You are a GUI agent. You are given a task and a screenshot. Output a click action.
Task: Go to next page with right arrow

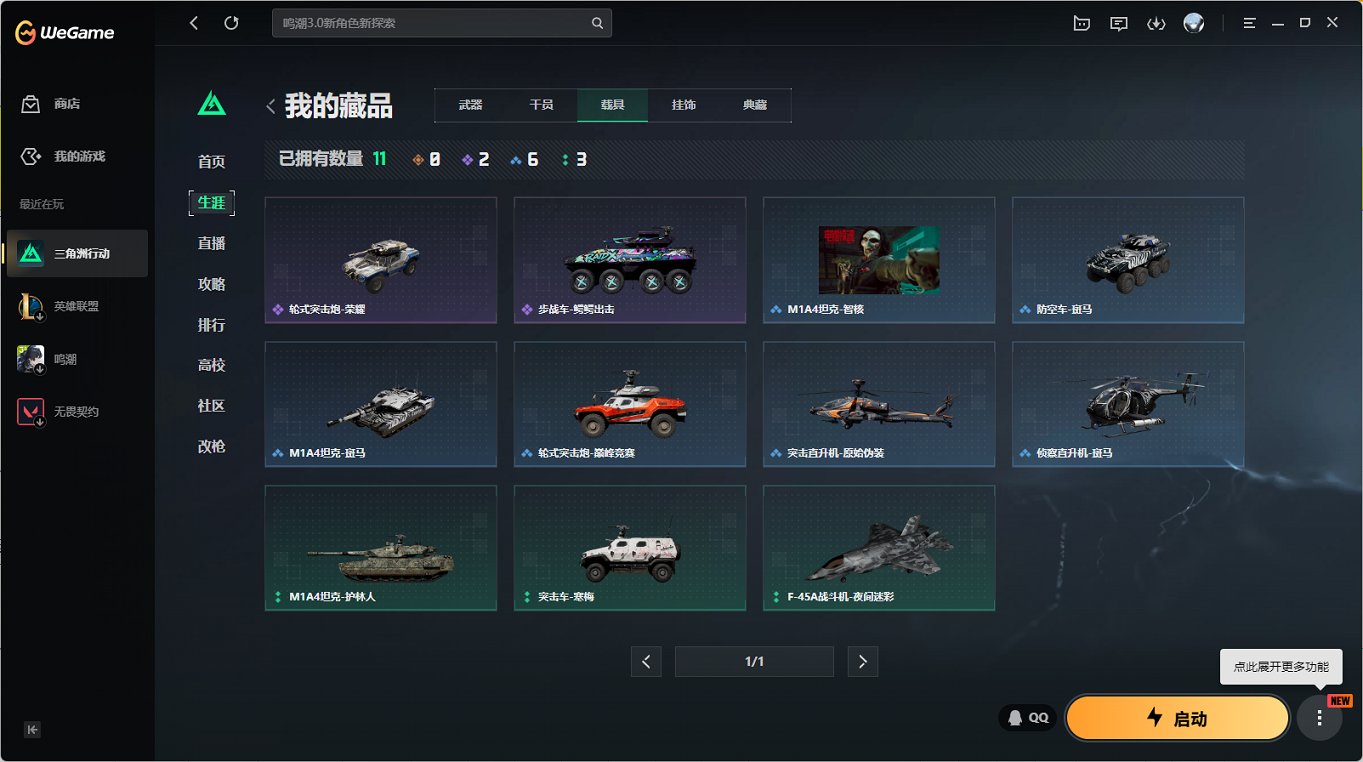point(862,661)
